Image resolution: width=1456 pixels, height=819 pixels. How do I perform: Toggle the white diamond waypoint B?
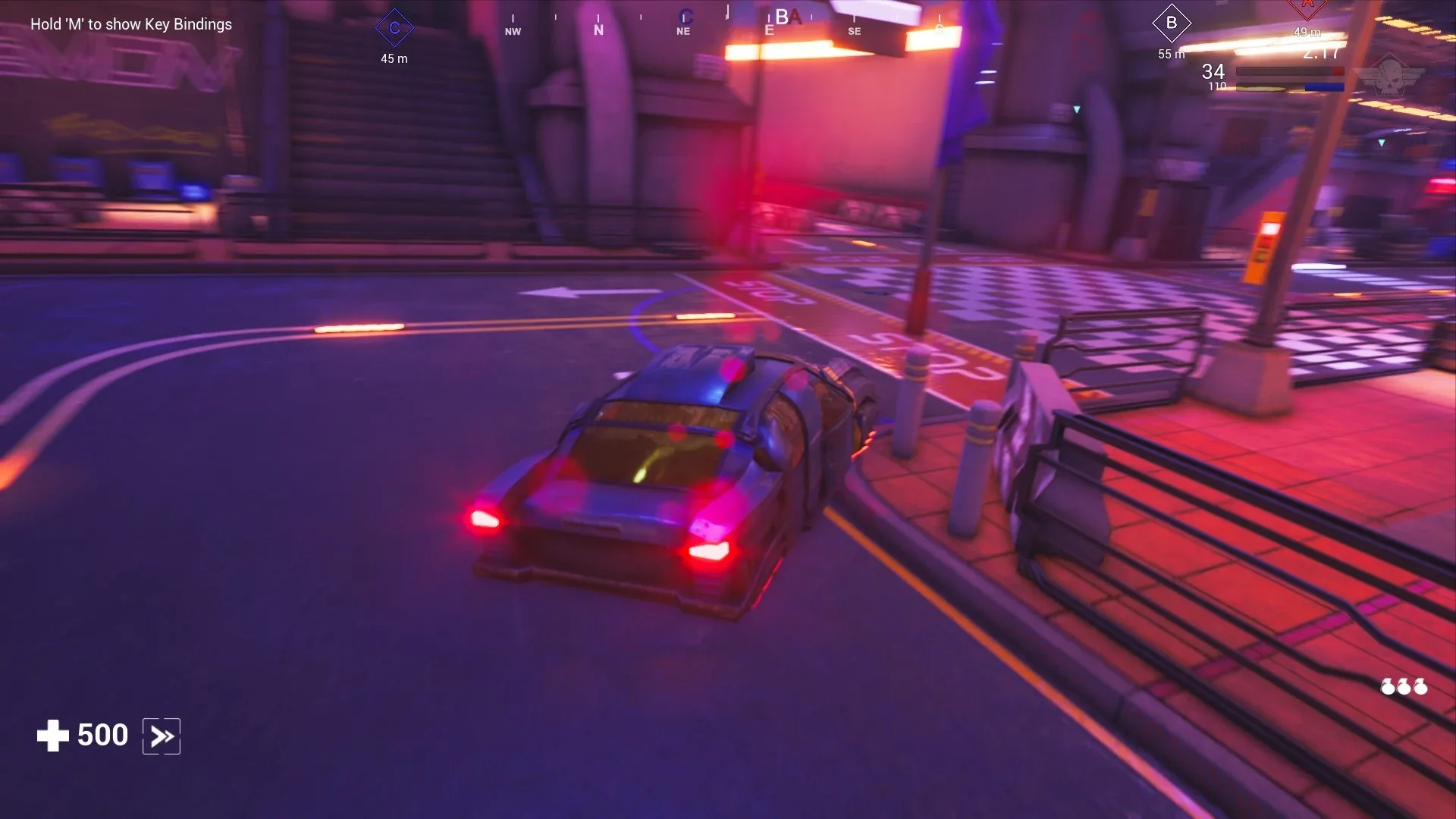pos(1172,23)
